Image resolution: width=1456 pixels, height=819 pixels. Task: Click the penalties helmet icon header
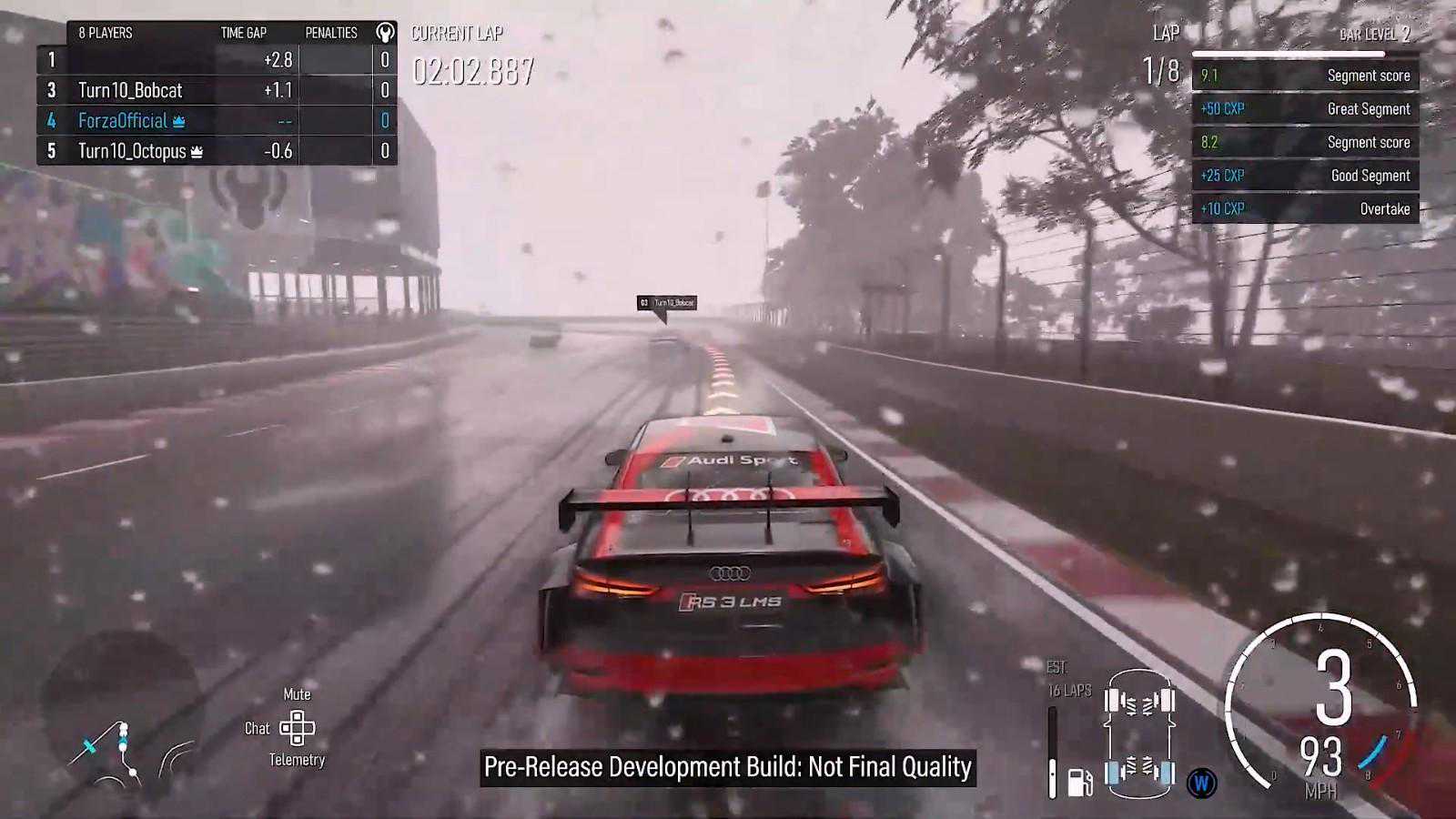coord(385,33)
